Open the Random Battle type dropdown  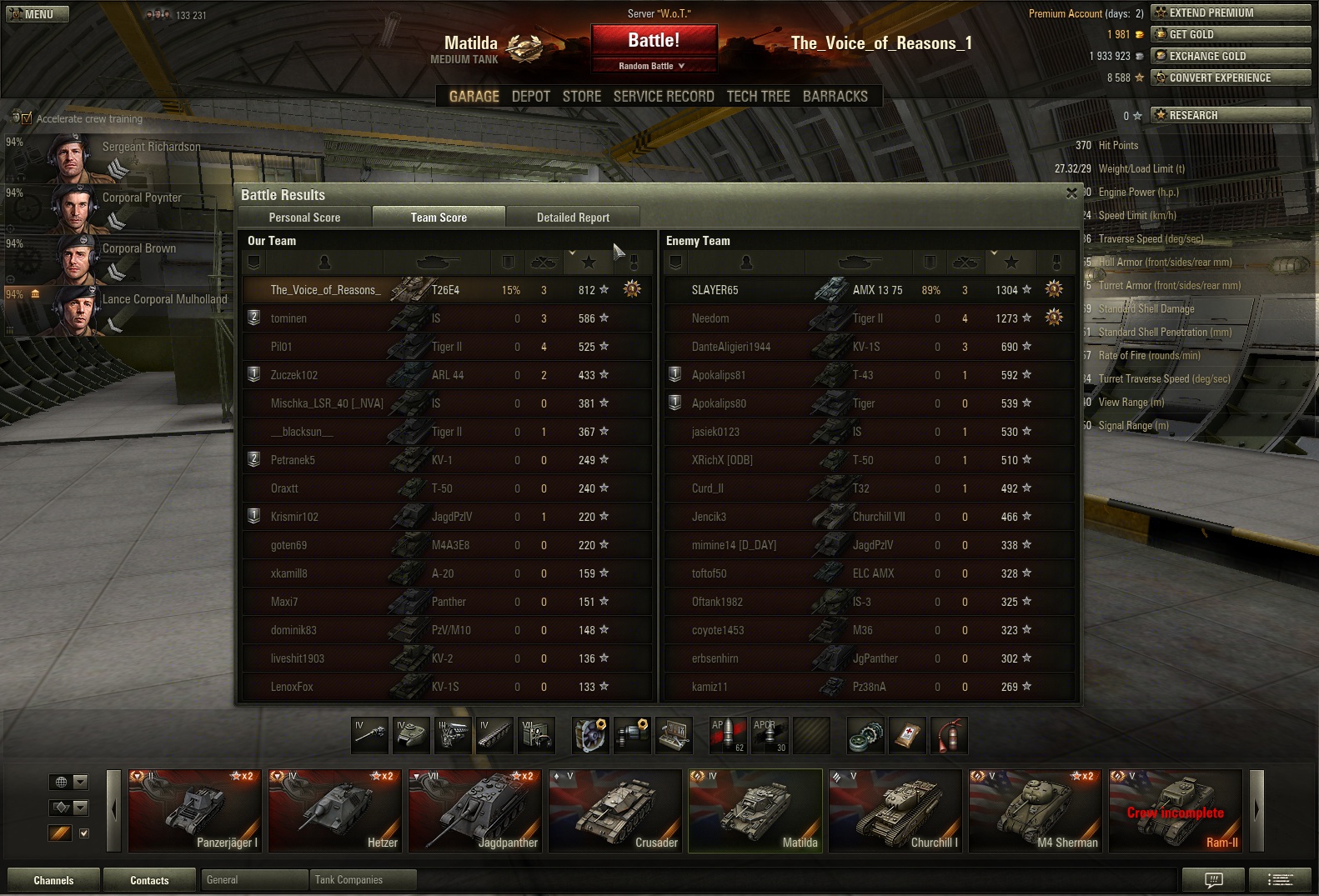[x=653, y=66]
